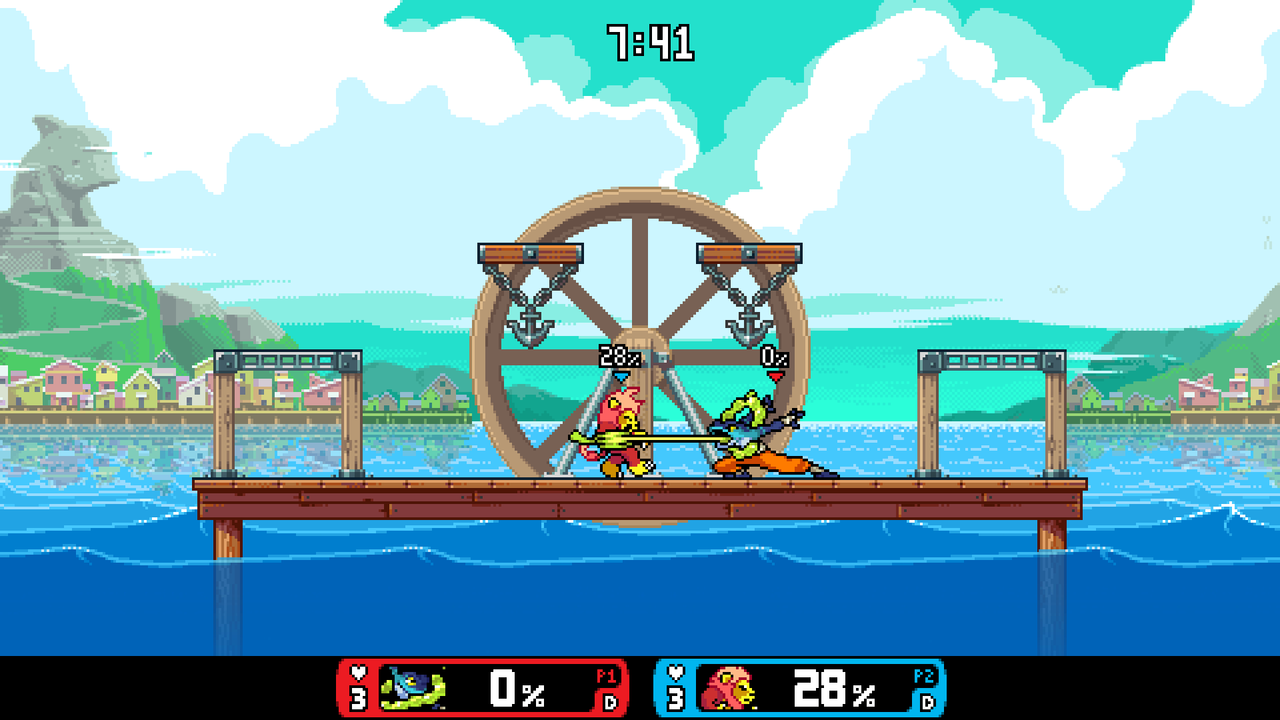Click the P2 character portrait in the blue panel
The image size is (1280, 720).
pos(728,688)
